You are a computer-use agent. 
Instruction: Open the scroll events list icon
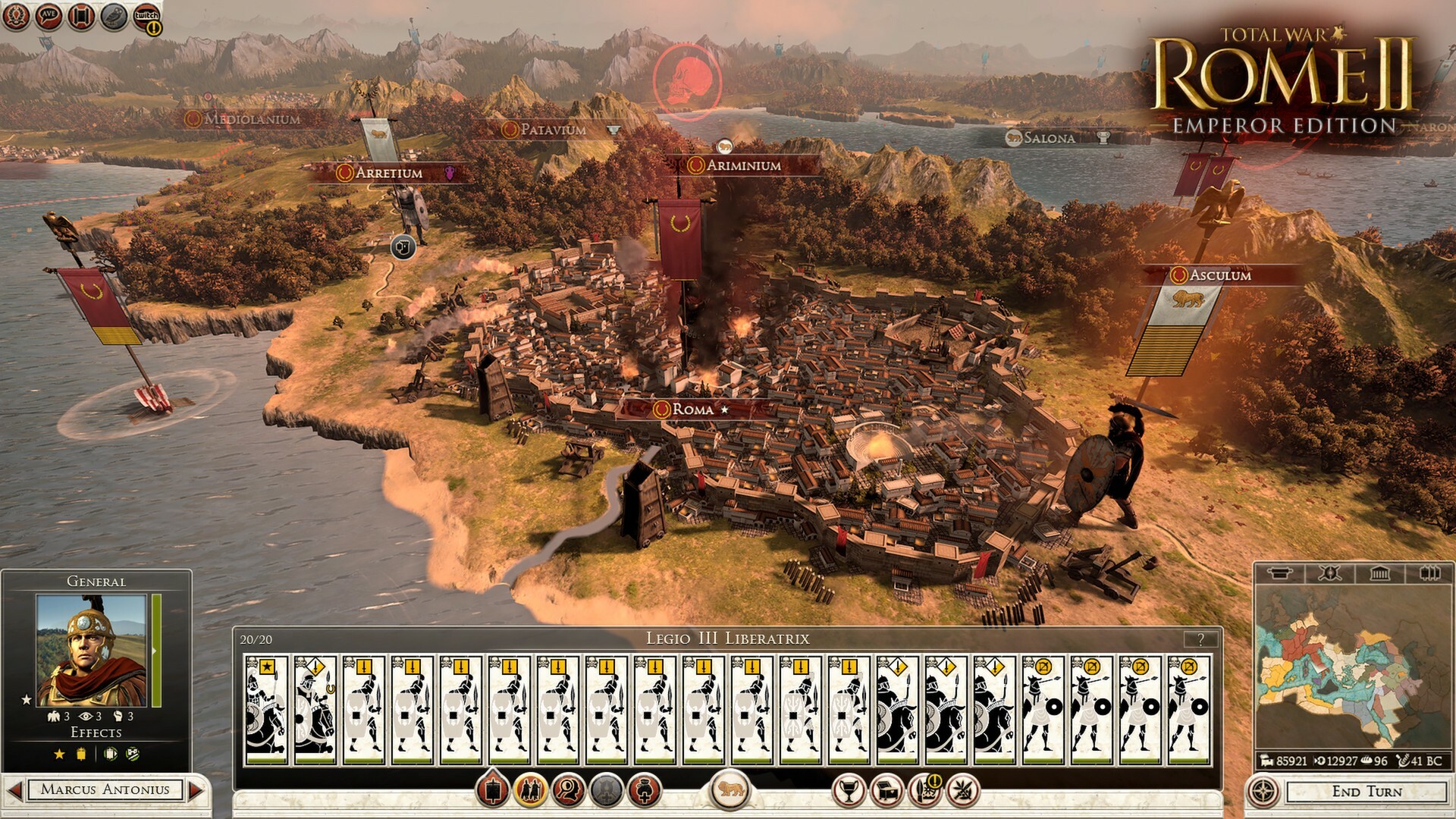80,17
